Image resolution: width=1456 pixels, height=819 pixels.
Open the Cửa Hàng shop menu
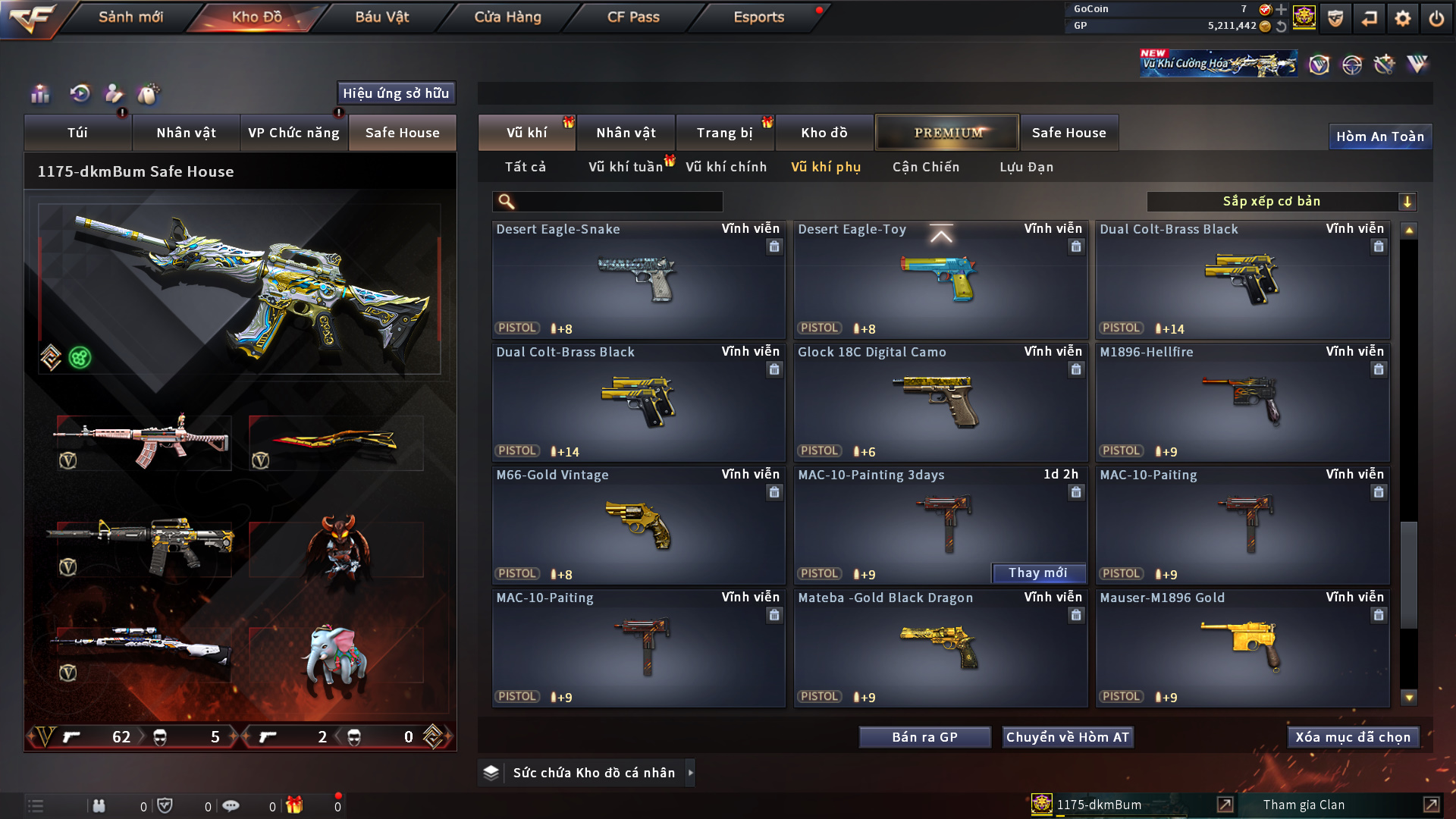coord(507,17)
